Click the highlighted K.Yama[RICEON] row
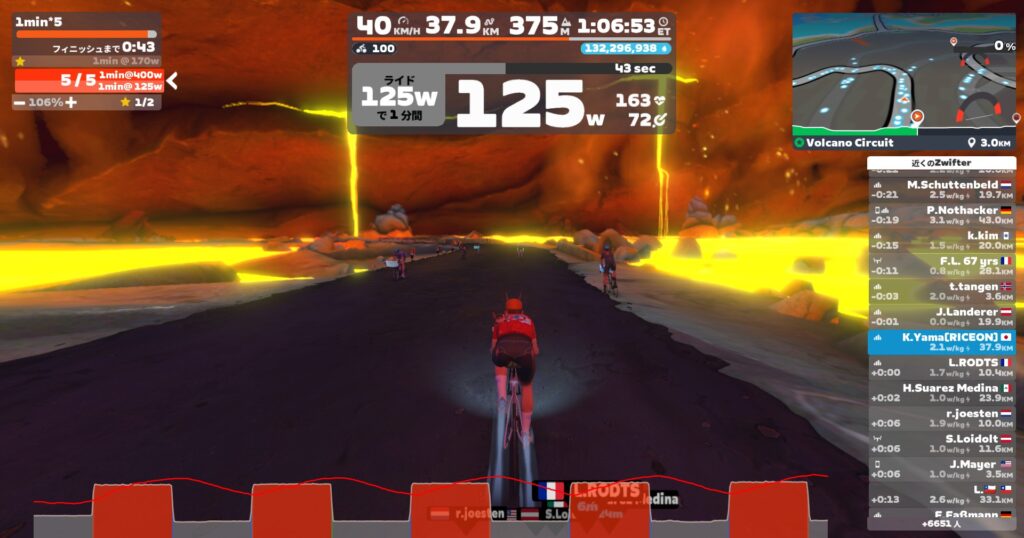 click(941, 342)
